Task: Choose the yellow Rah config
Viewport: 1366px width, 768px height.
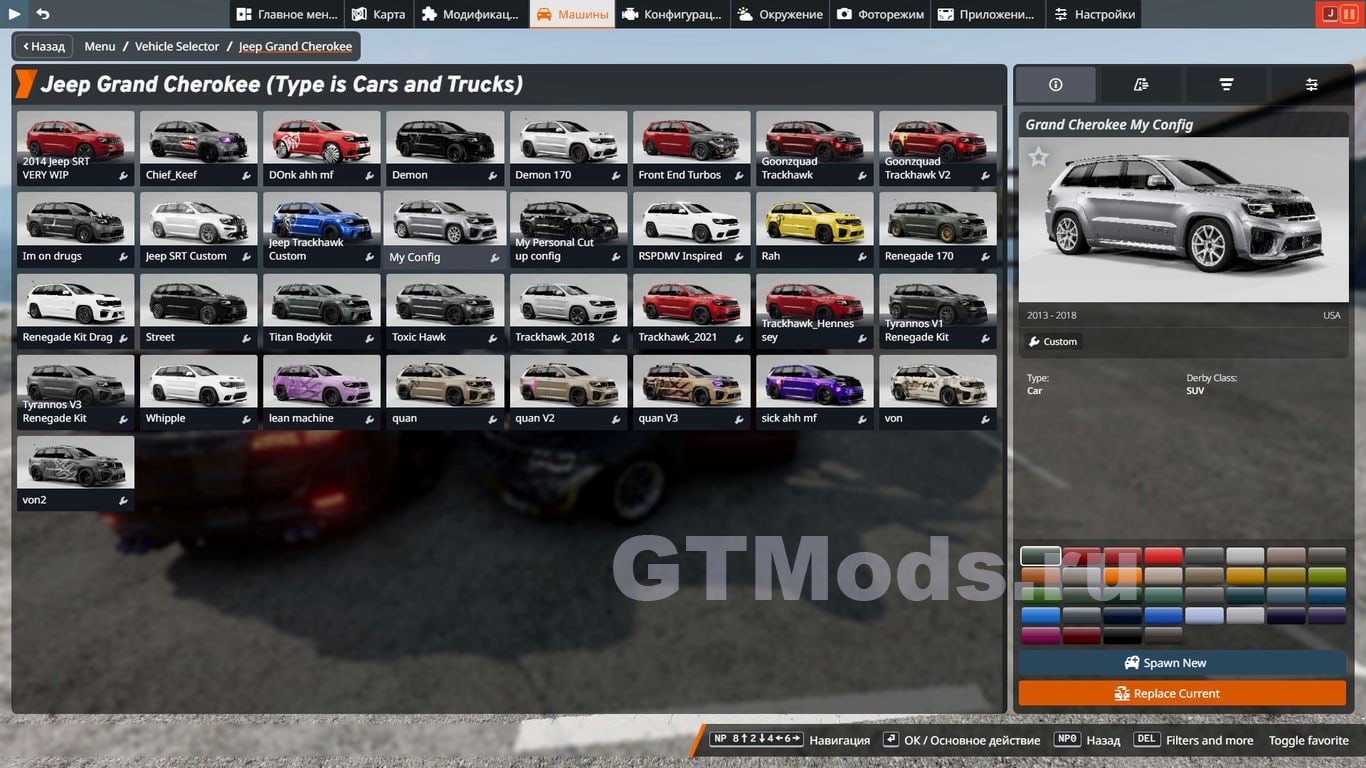Action: point(814,229)
